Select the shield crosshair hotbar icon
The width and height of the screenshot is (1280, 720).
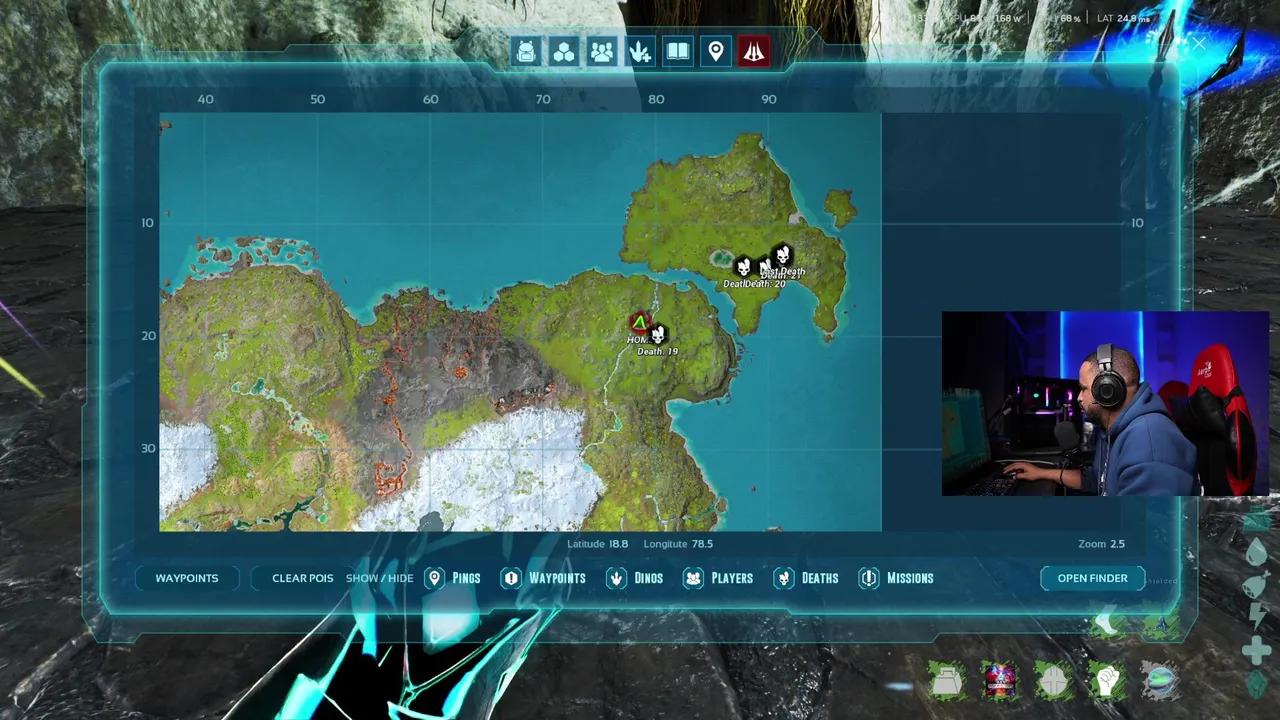click(1054, 680)
